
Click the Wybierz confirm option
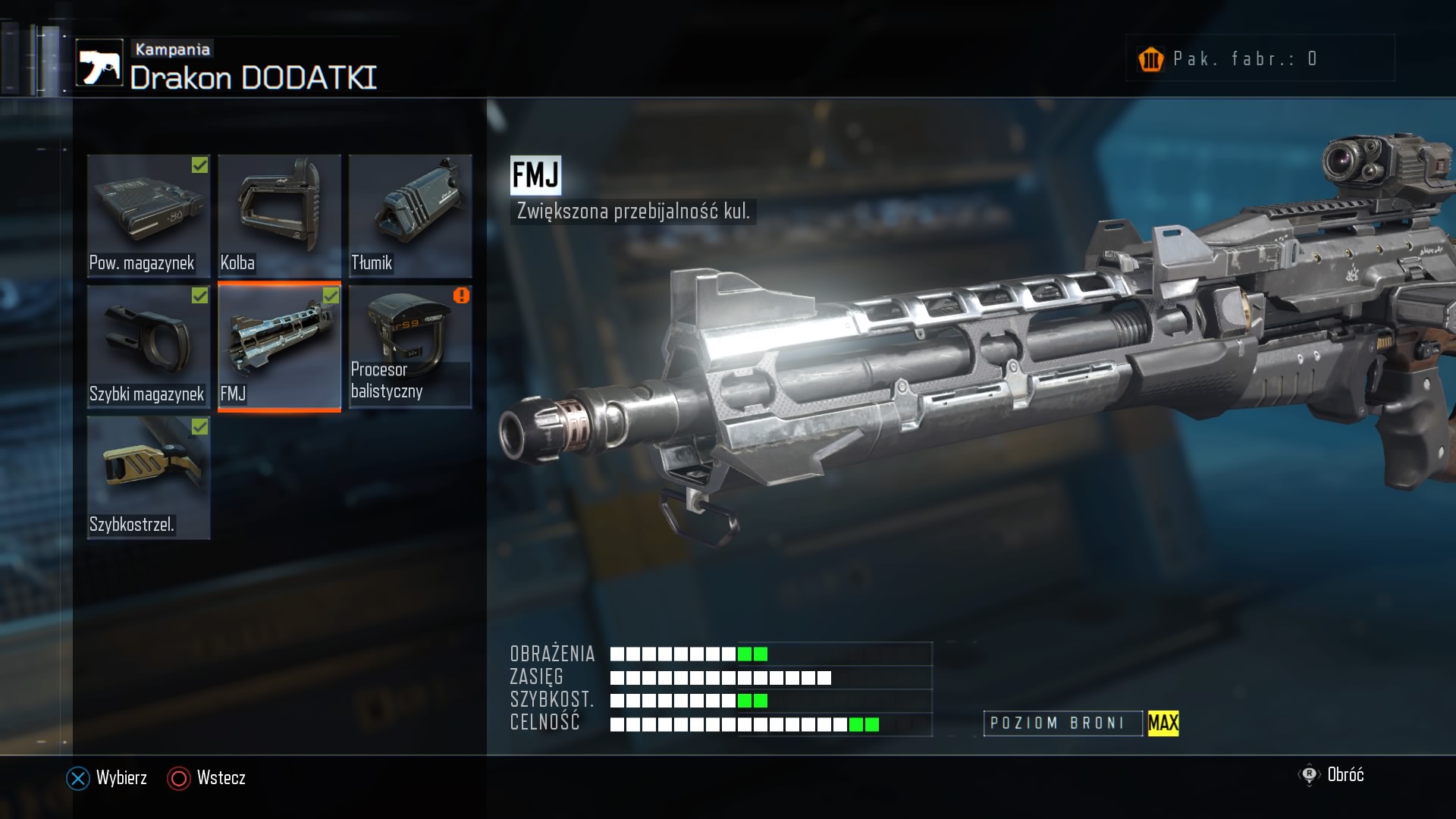[x=108, y=778]
